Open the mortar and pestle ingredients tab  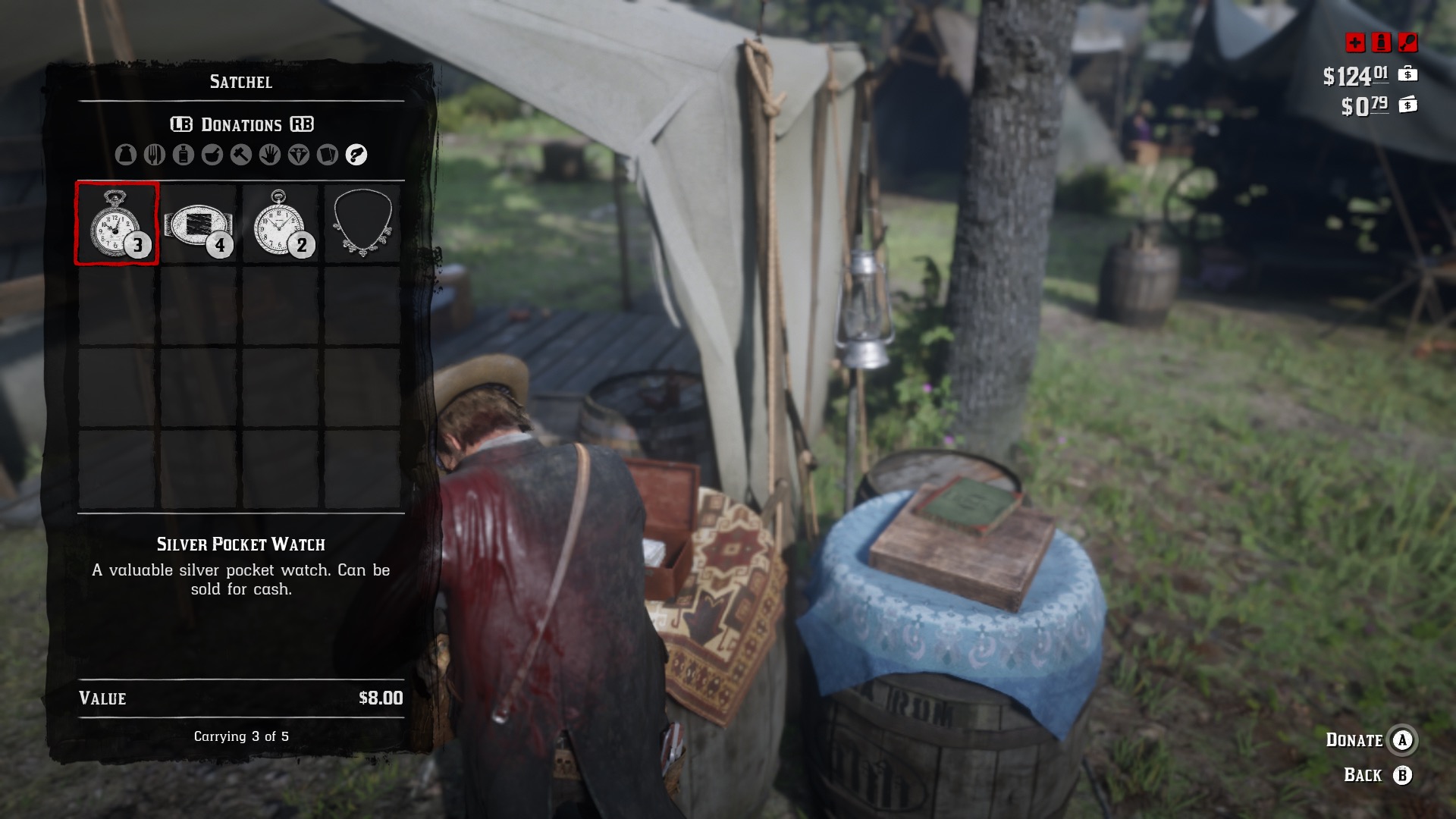(x=212, y=155)
